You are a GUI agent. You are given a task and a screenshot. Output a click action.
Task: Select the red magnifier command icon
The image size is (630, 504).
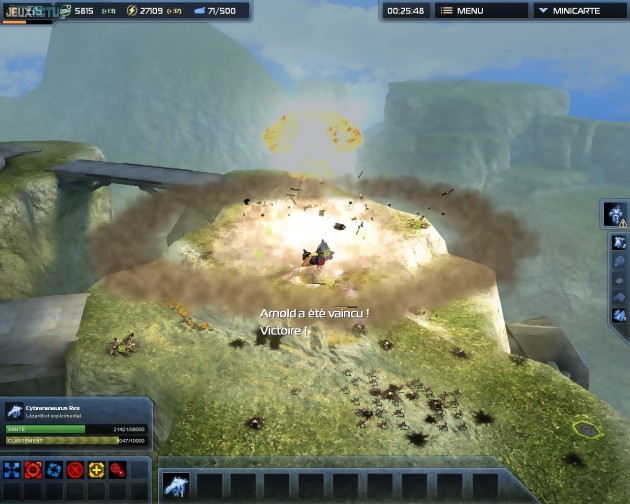[x=117, y=470]
